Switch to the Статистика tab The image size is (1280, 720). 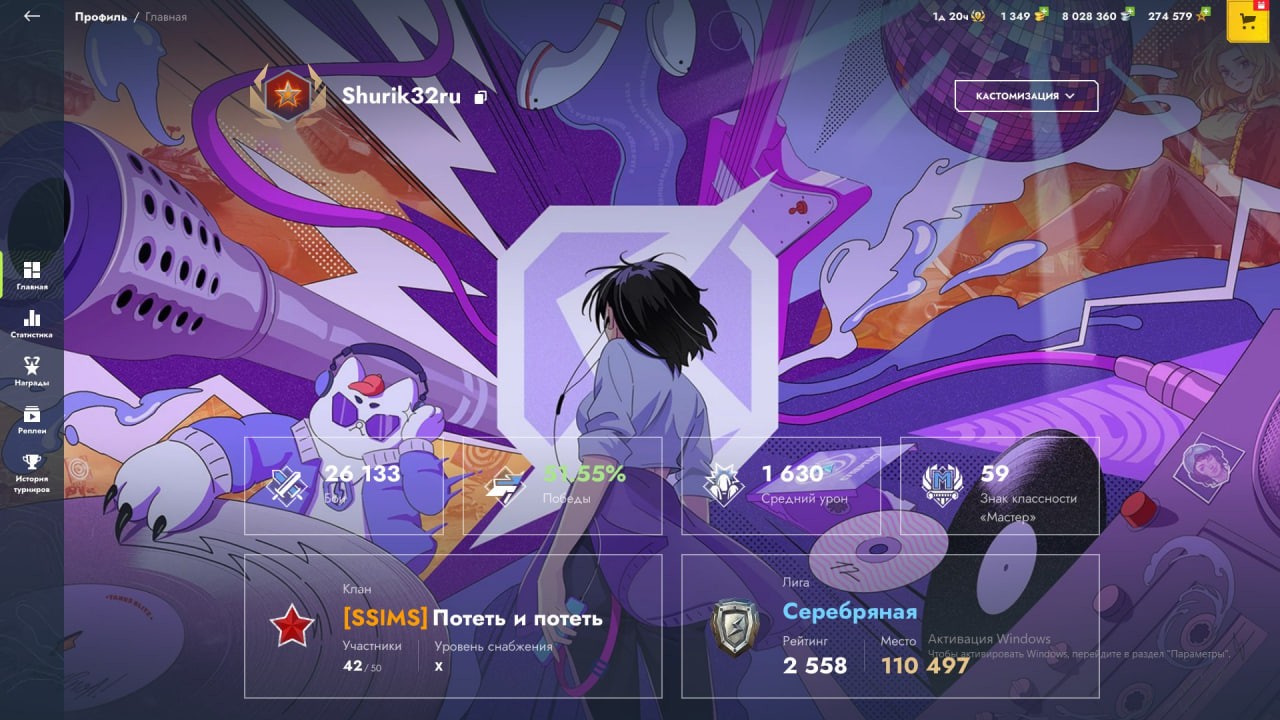(x=32, y=324)
